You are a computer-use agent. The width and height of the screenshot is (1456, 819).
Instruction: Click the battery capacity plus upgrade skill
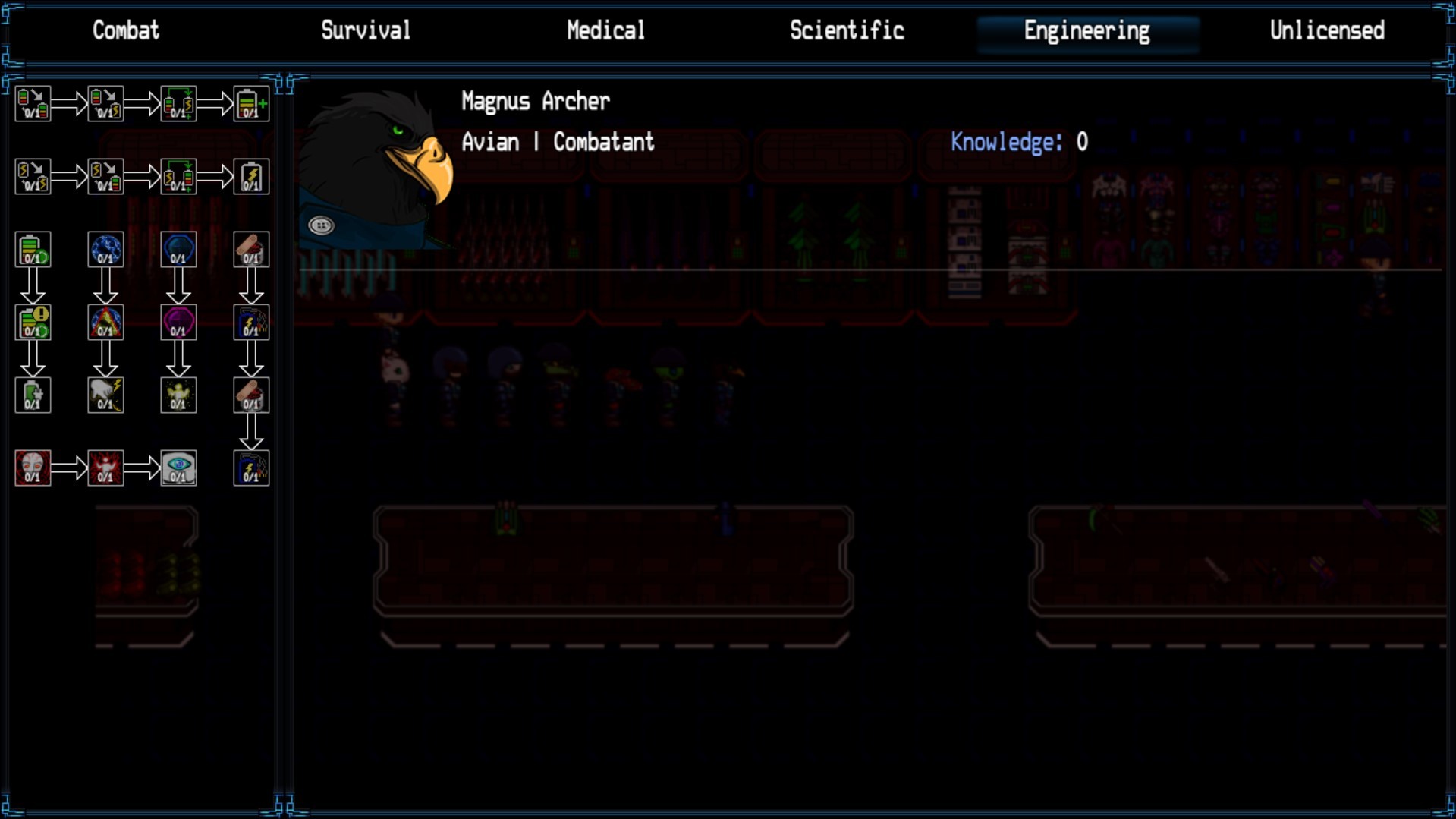coord(250,102)
